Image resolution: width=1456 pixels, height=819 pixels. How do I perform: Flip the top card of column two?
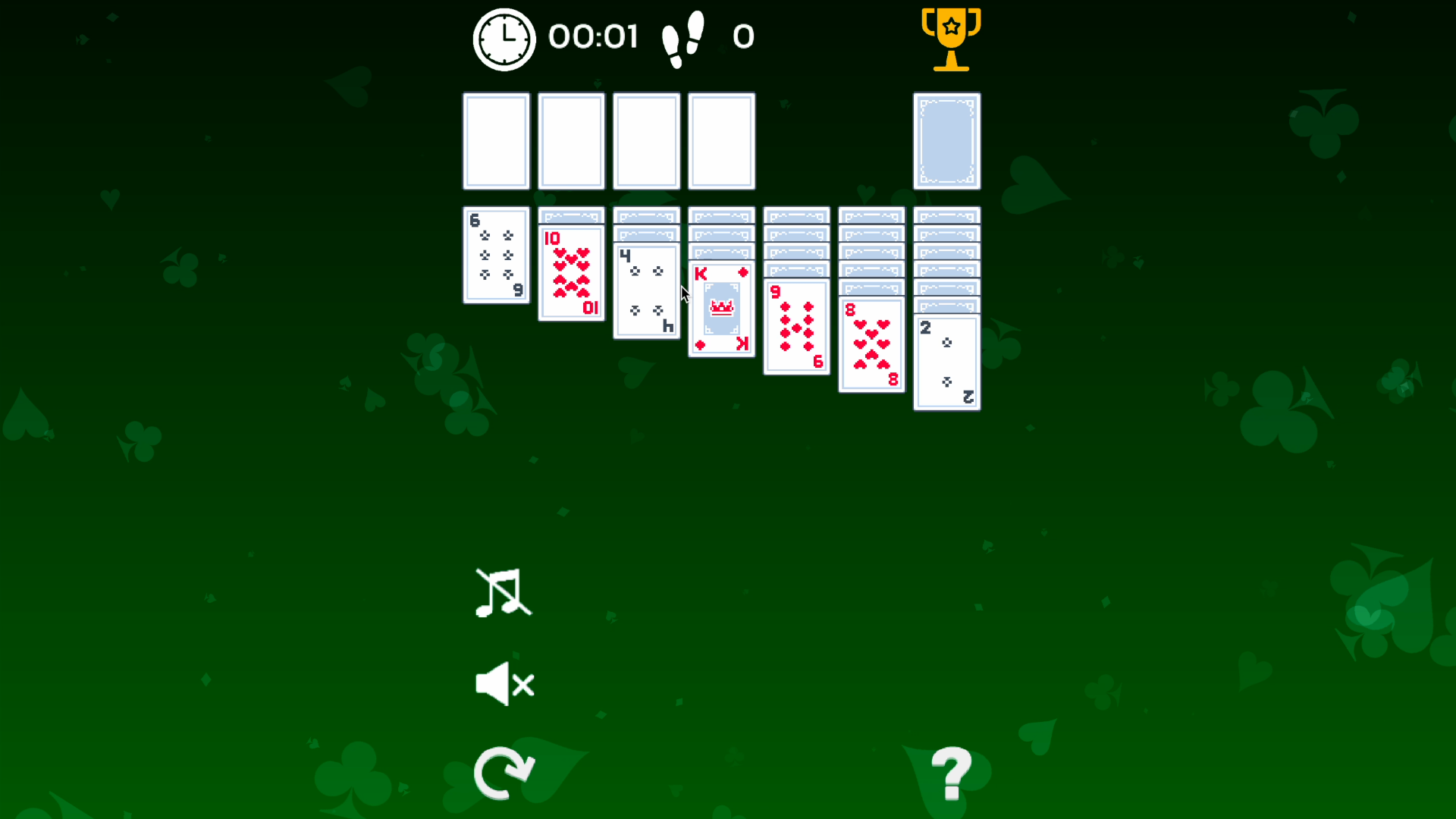[x=571, y=217]
